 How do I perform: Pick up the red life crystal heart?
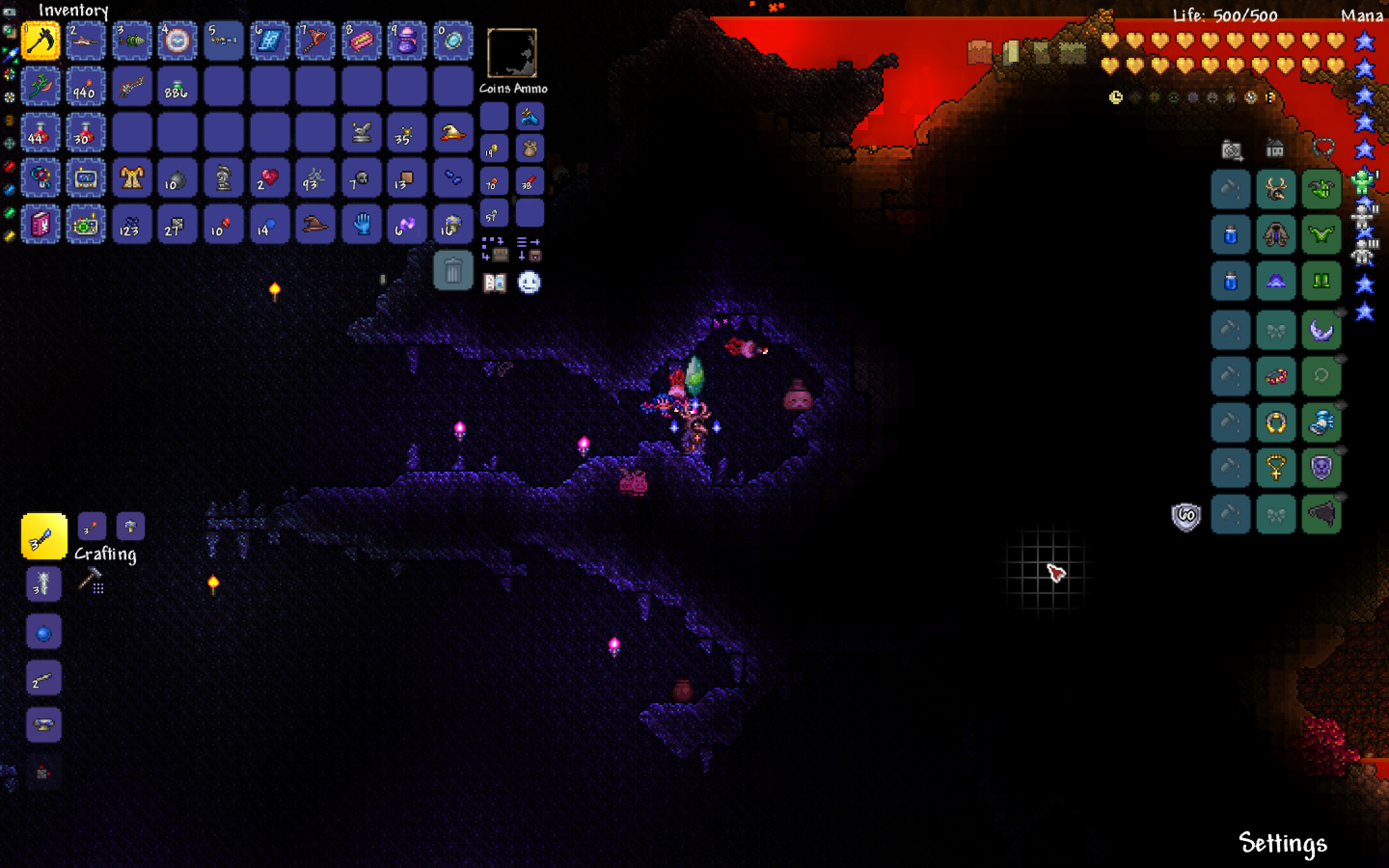tap(269, 178)
